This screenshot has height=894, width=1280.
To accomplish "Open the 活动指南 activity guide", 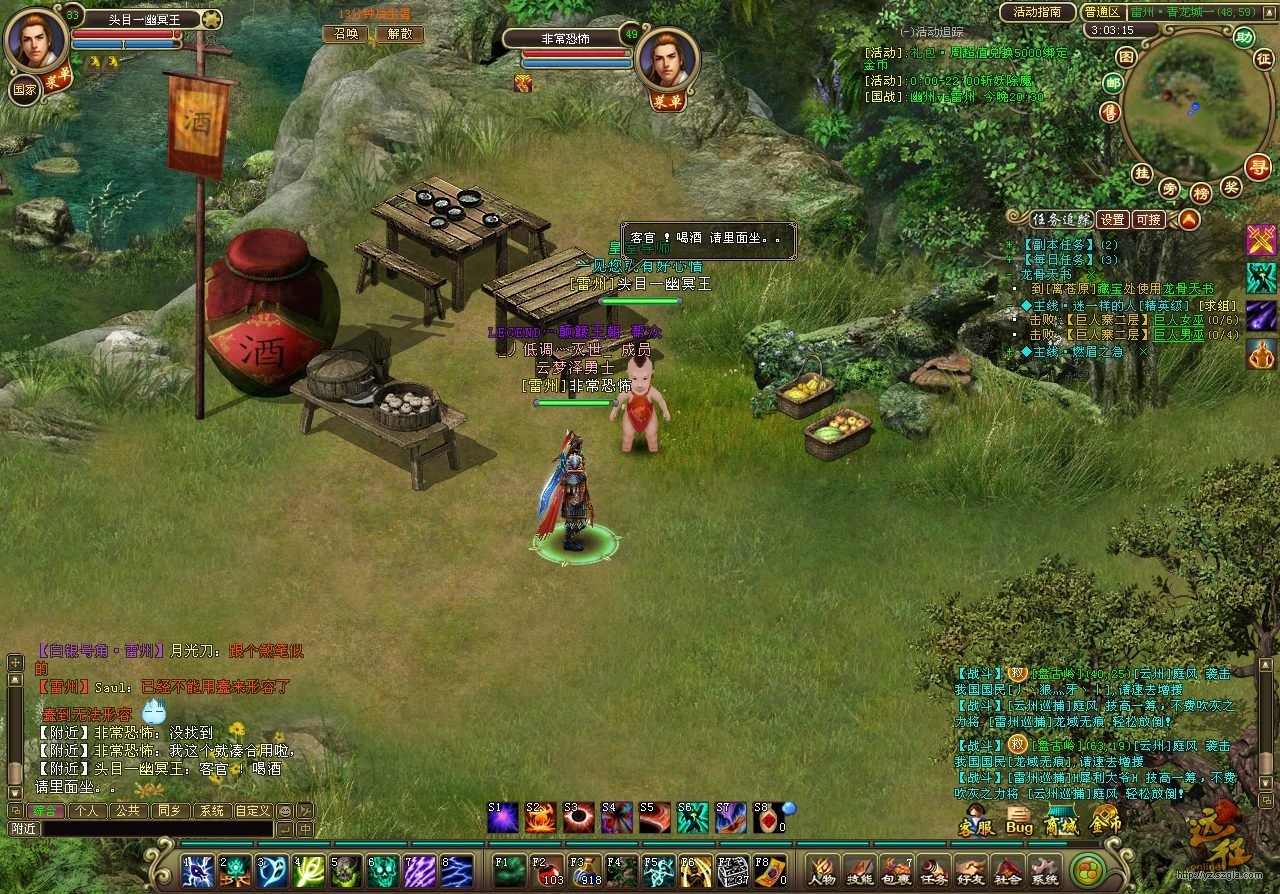I will (1036, 13).
